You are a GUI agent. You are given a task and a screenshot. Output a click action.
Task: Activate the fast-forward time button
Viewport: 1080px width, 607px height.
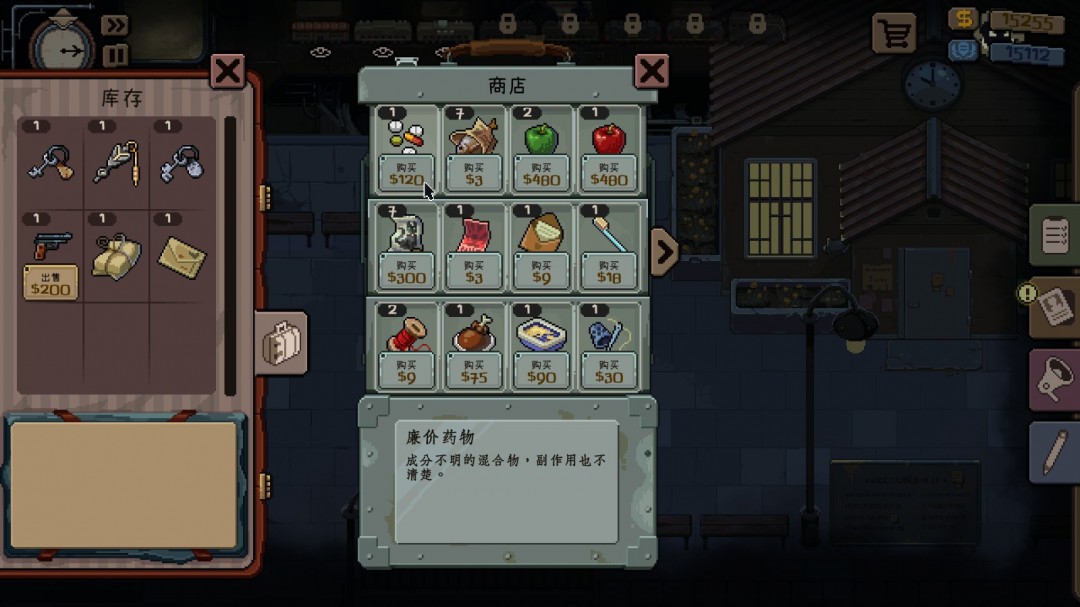pos(116,25)
